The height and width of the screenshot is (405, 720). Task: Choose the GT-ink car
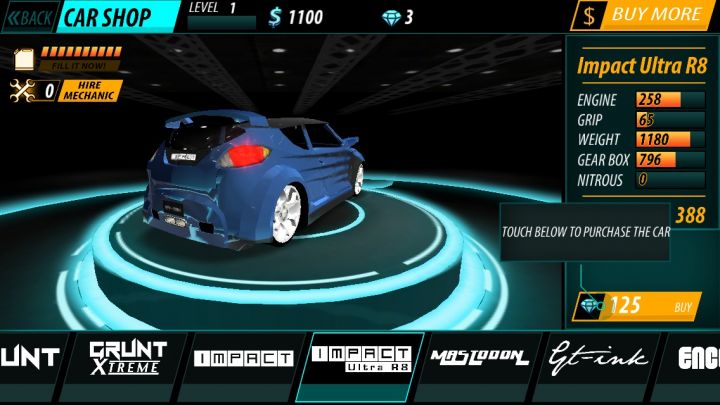click(598, 358)
